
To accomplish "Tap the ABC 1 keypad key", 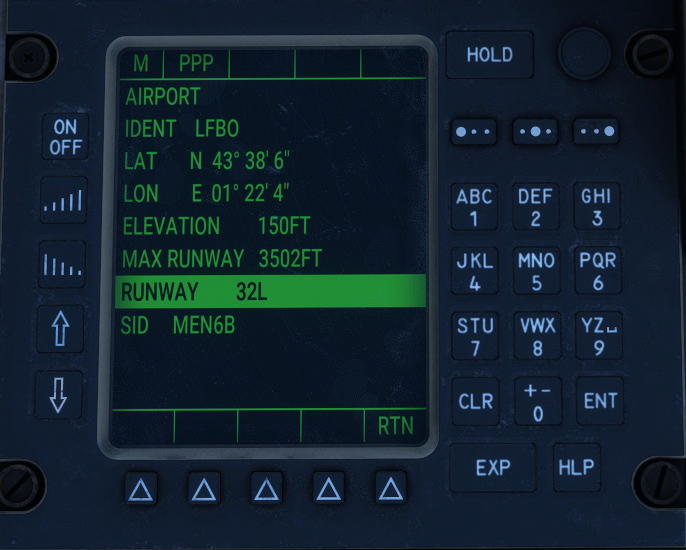I will [x=474, y=207].
